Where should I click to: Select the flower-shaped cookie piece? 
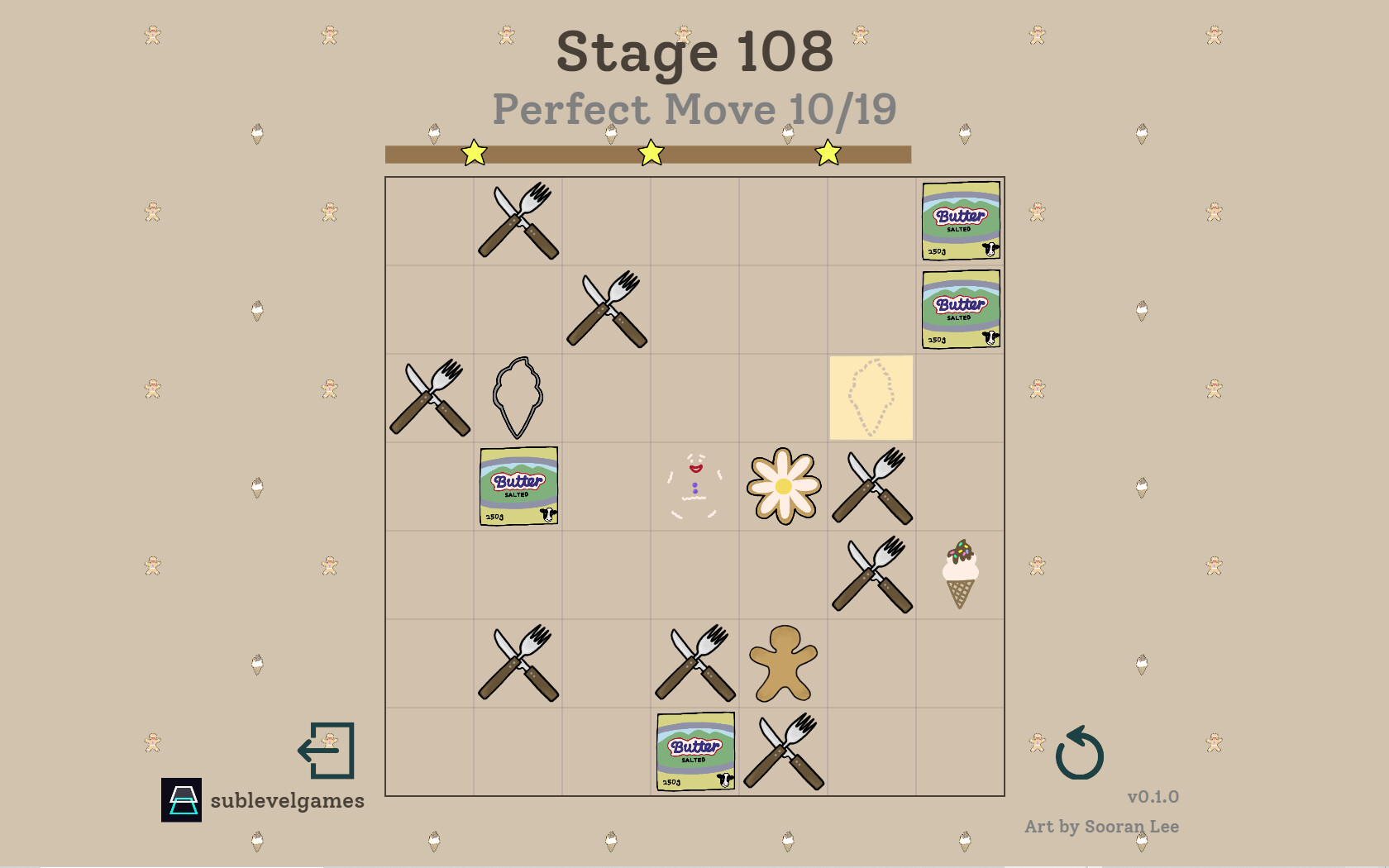[782, 487]
